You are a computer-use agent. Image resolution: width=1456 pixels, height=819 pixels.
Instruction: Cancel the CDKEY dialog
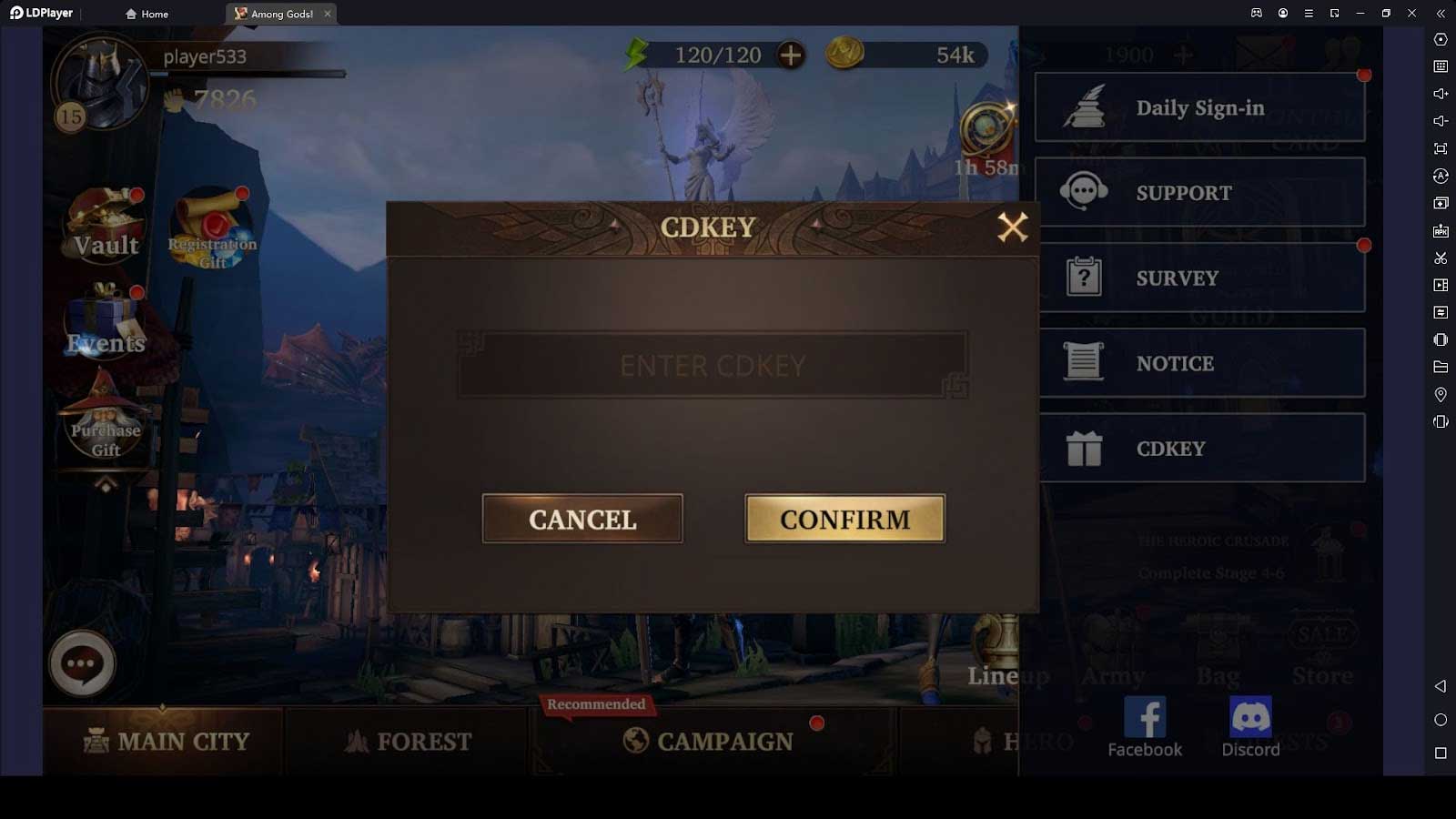[x=581, y=520]
